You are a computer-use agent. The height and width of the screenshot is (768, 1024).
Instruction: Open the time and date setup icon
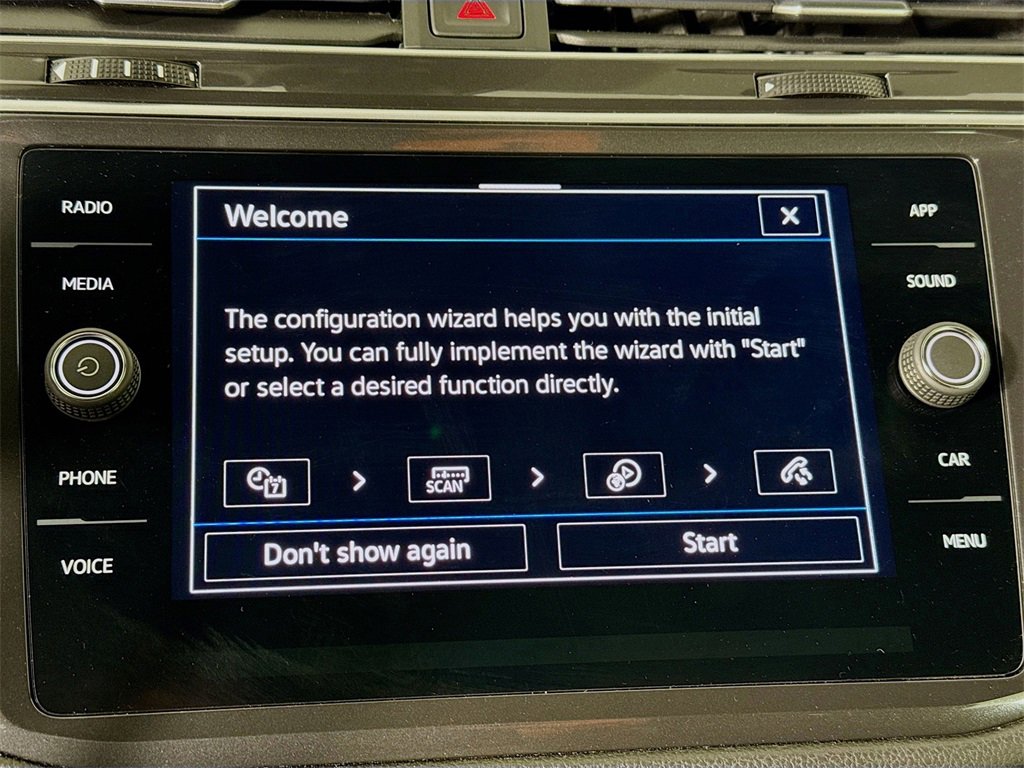266,482
